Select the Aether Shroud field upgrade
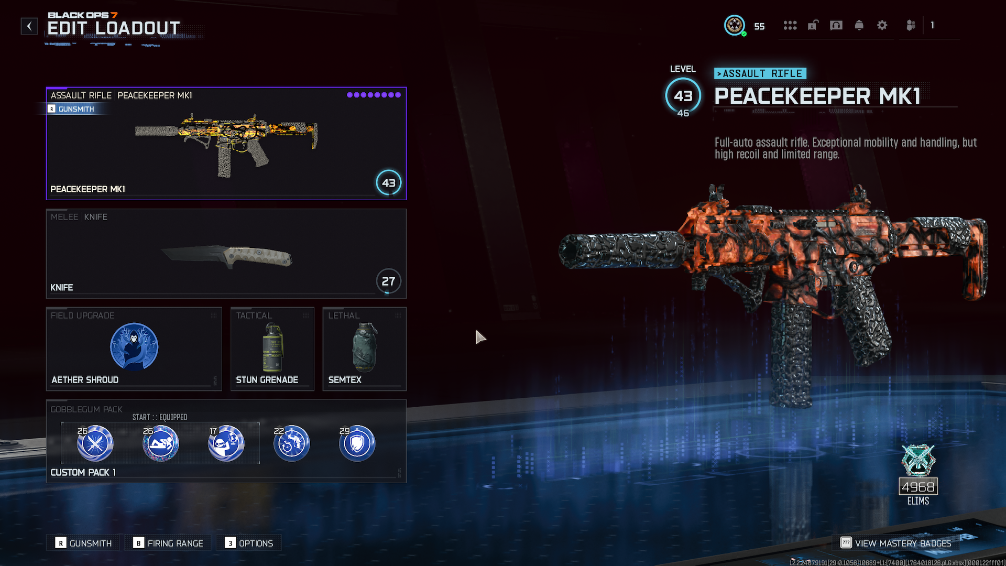Screen dimensions: 1006x566 (134, 349)
